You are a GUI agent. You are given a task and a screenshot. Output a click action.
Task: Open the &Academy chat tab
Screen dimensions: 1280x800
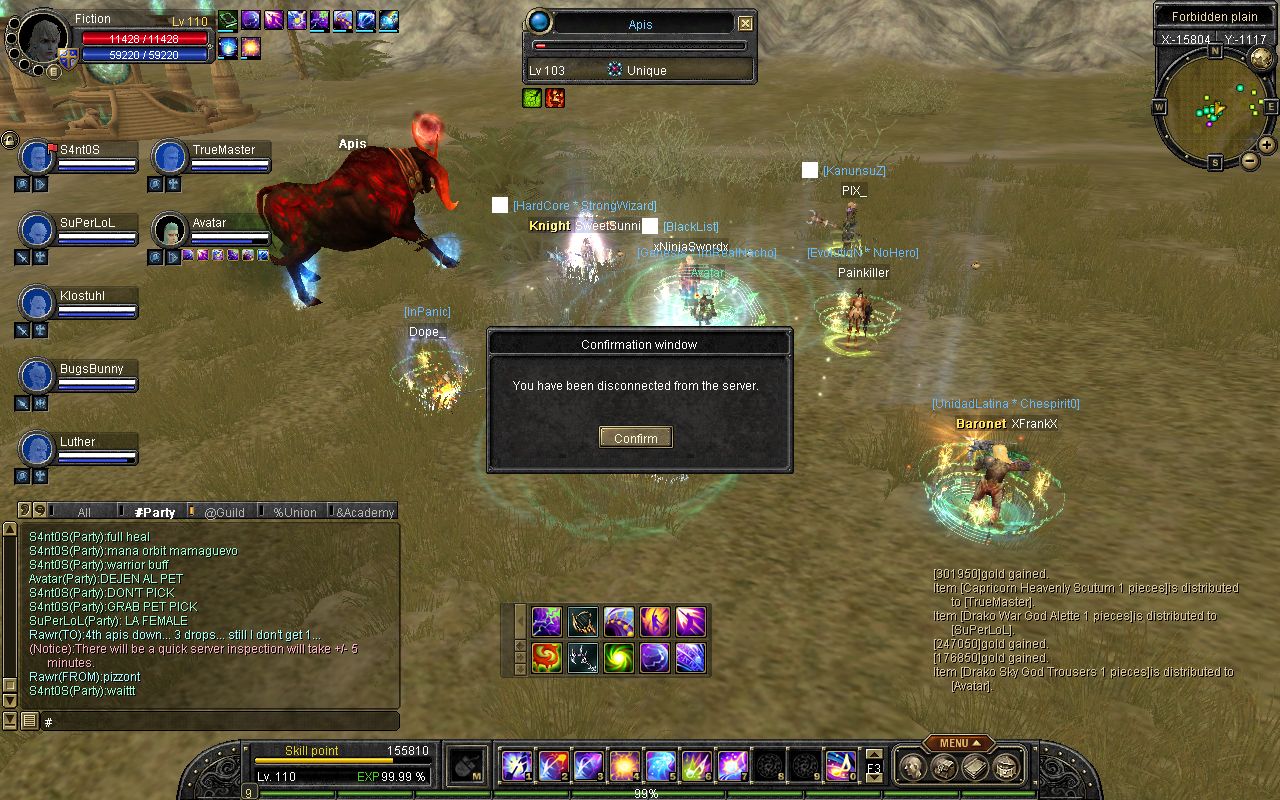pyautogui.click(x=365, y=512)
